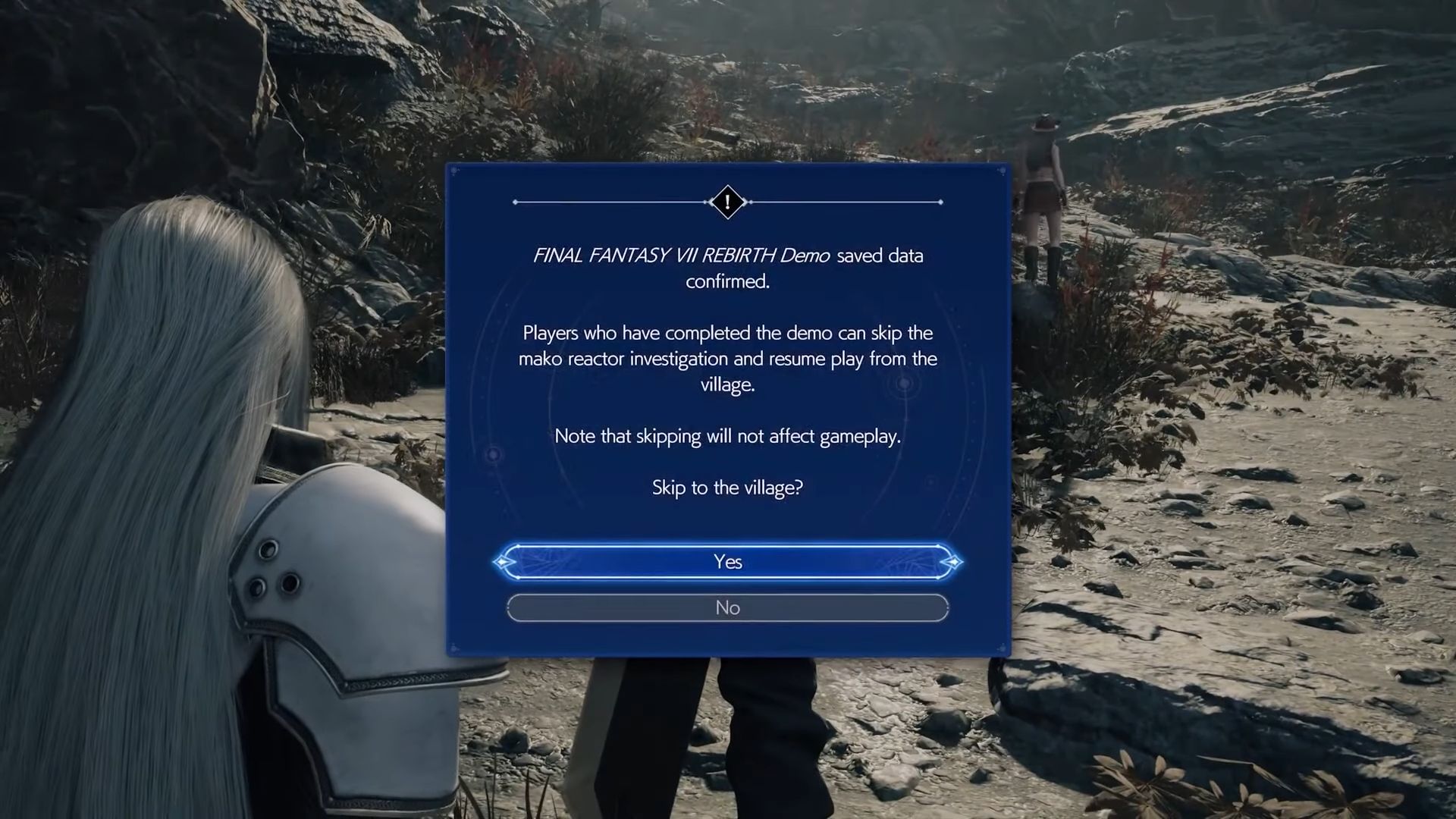Select the No option to decline skipping
The image size is (1456, 819).
point(727,607)
